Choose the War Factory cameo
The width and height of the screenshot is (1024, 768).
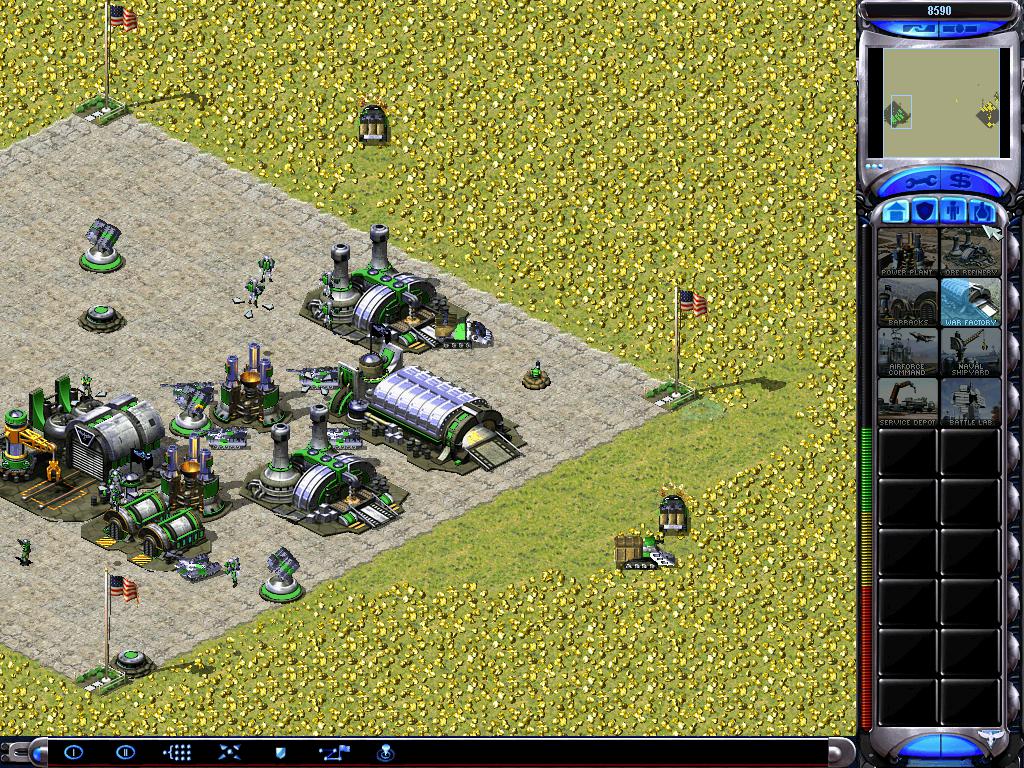(970, 301)
